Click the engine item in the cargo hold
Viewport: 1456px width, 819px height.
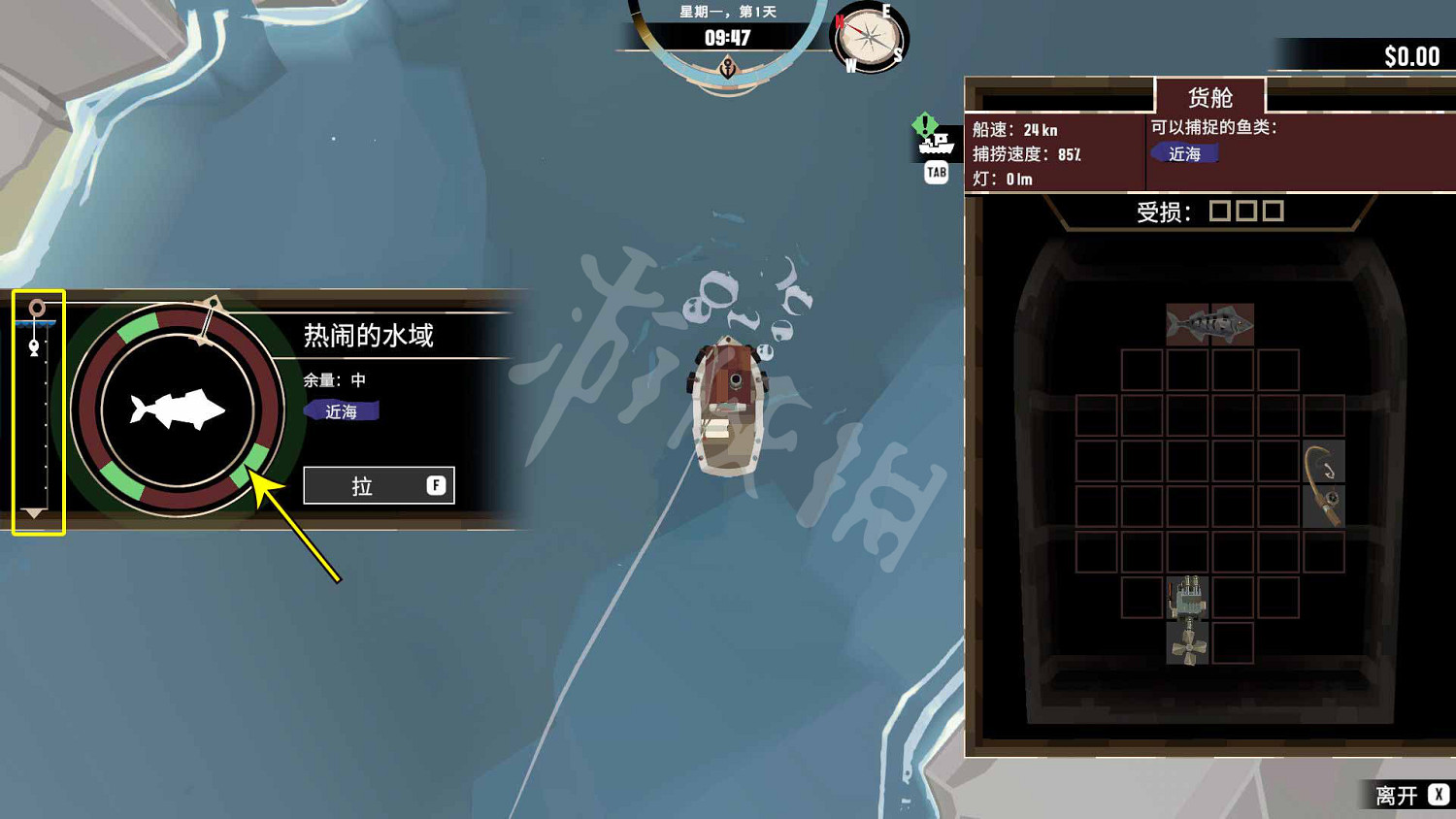[x=1191, y=599]
